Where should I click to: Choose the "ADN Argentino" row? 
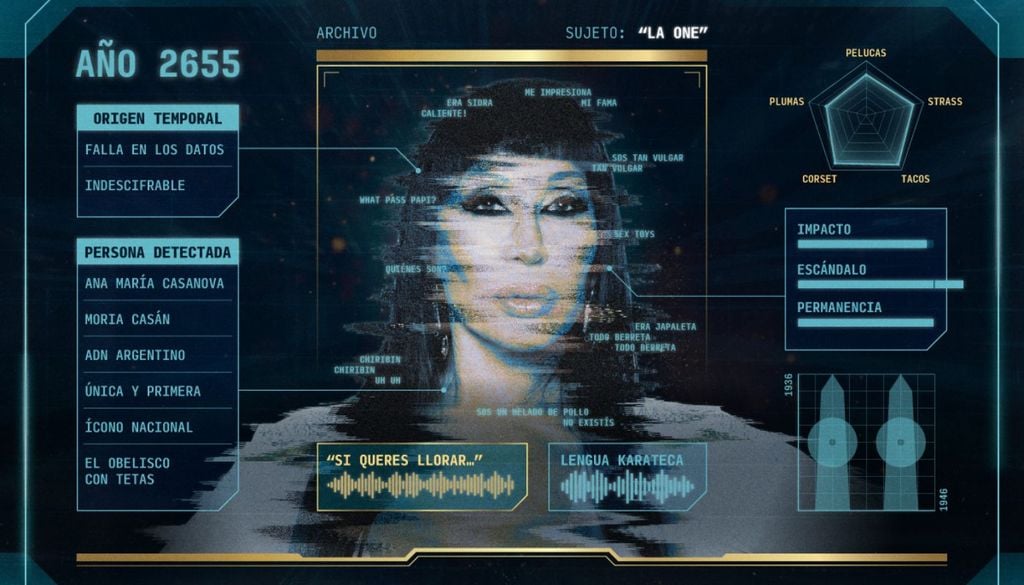[x=135, y=355]
